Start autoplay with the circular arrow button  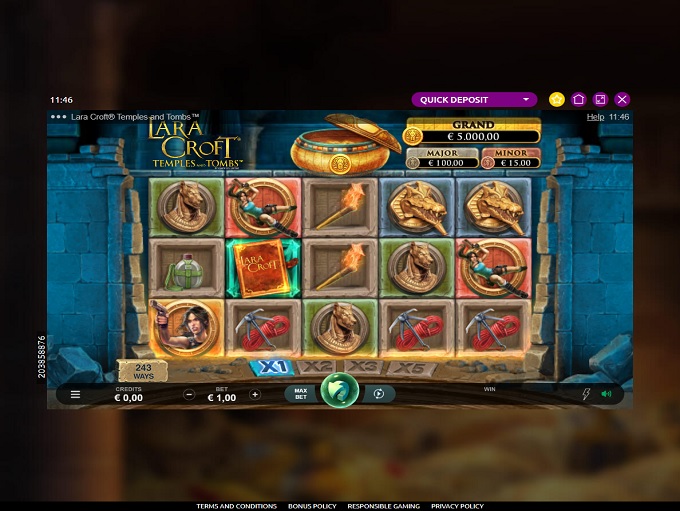pyautogui.click(x=379, y=394)
